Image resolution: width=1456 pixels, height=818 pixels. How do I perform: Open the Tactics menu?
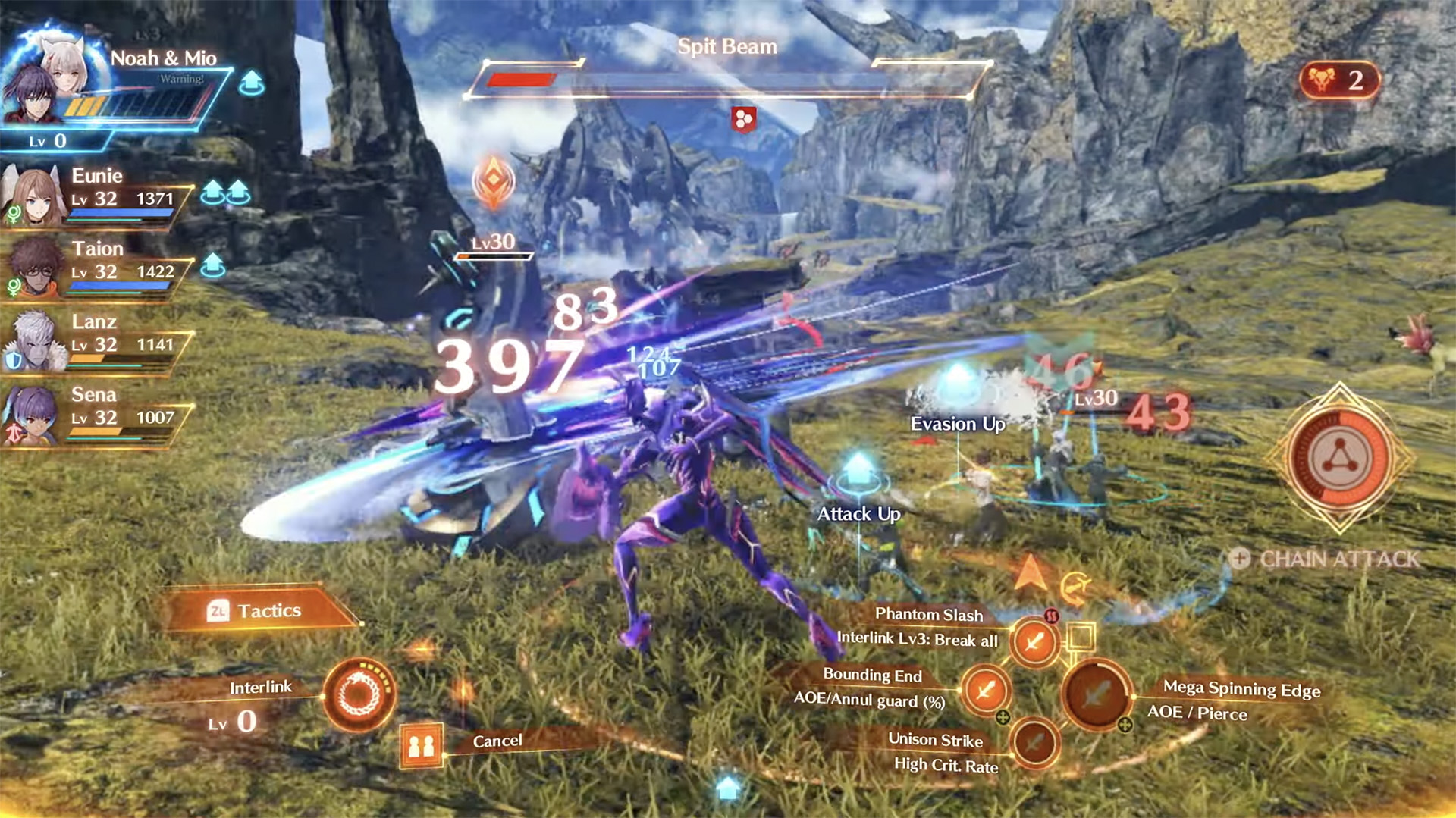[256, 610]
